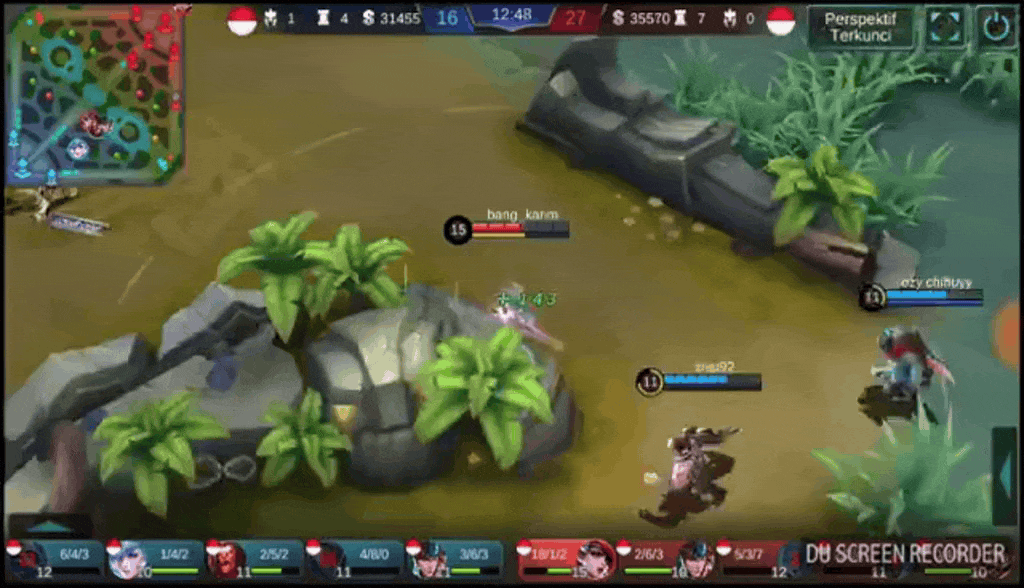Select the blue team player with 1/4/2 score
The image size is (1024, 588).
[155, 559]
